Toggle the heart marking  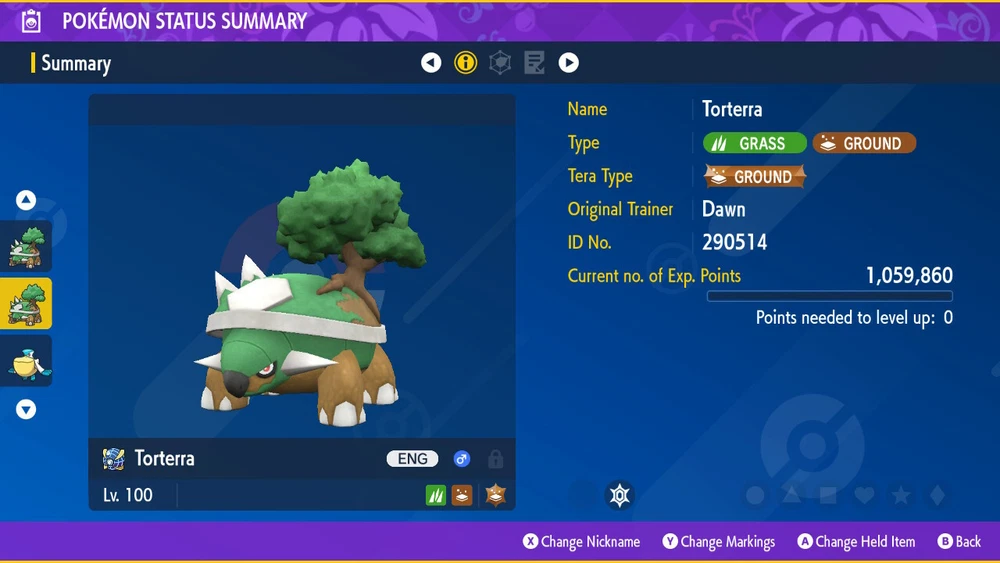pyautogui.click(x=864, y=495)
